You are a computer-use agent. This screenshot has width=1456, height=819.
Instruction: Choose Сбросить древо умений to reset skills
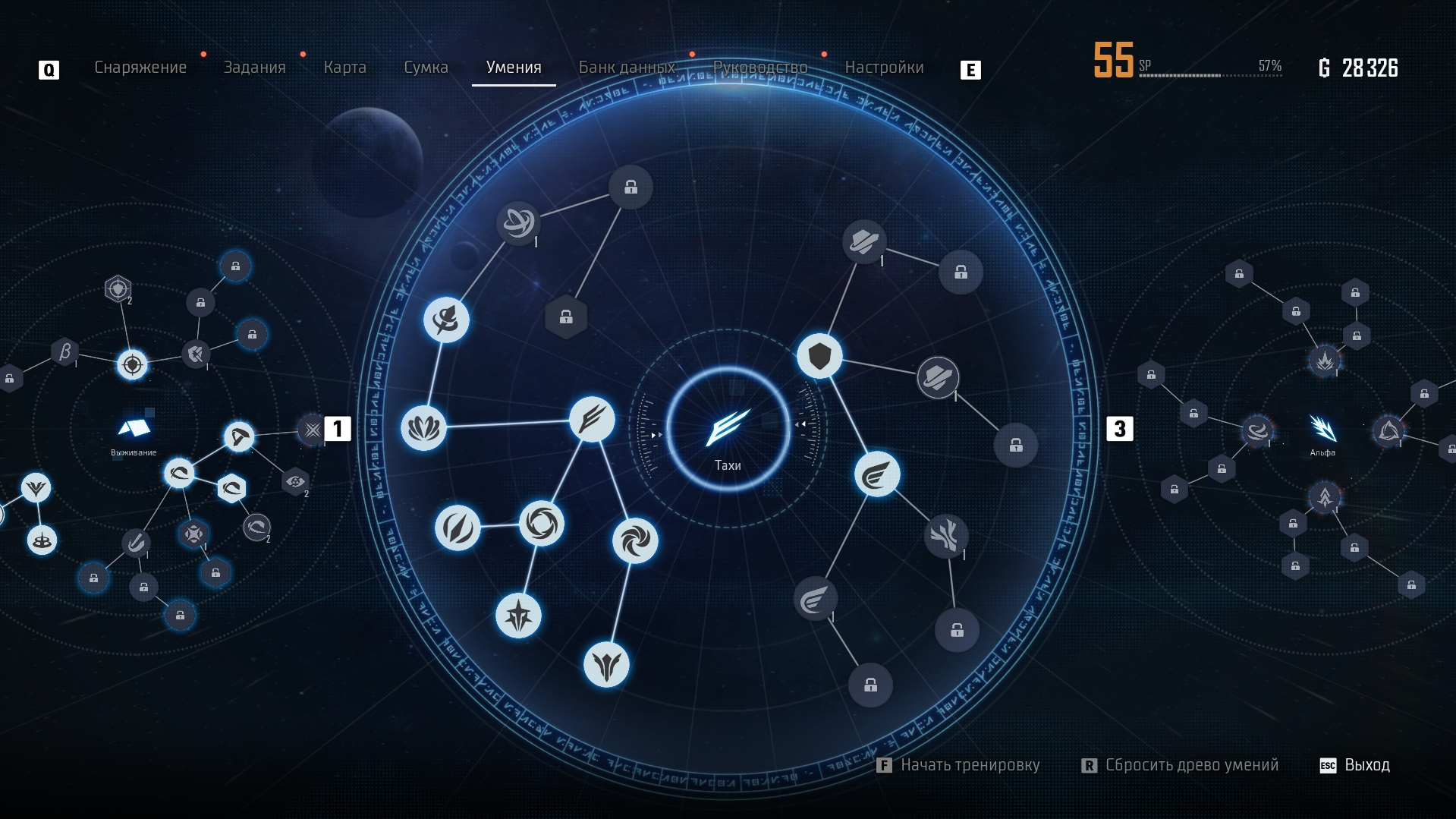pyautogui.click(x=1190, y=765)
